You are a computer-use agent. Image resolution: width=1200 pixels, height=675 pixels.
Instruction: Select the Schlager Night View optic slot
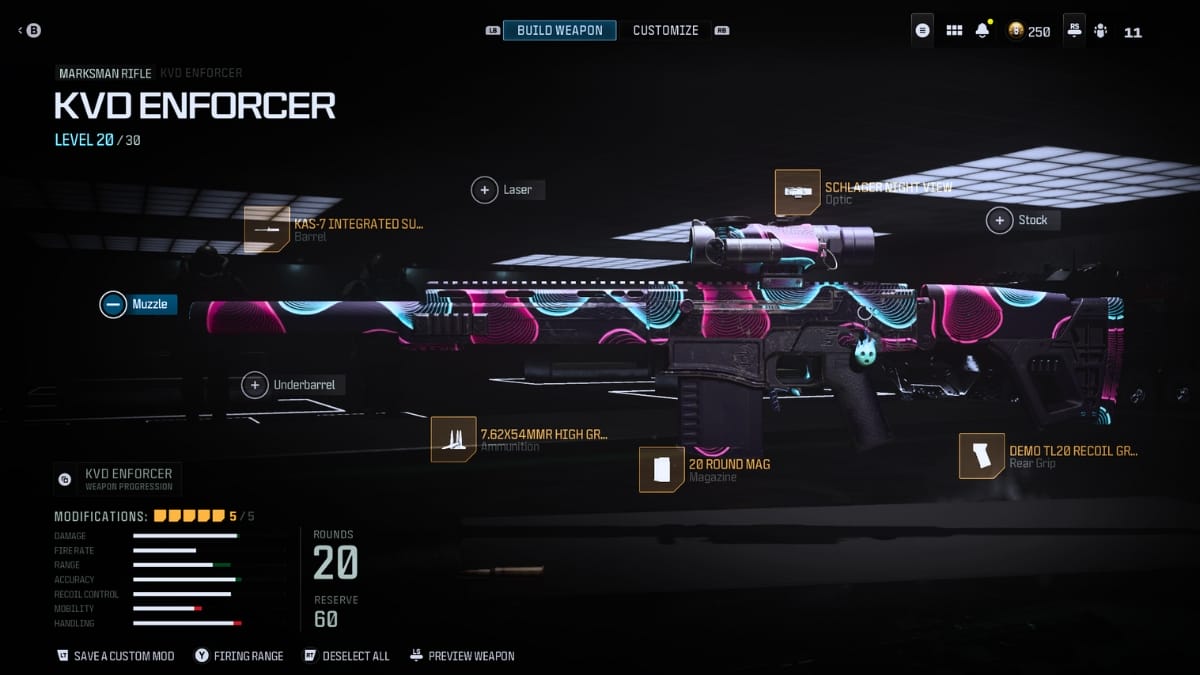tap(797, 192)
